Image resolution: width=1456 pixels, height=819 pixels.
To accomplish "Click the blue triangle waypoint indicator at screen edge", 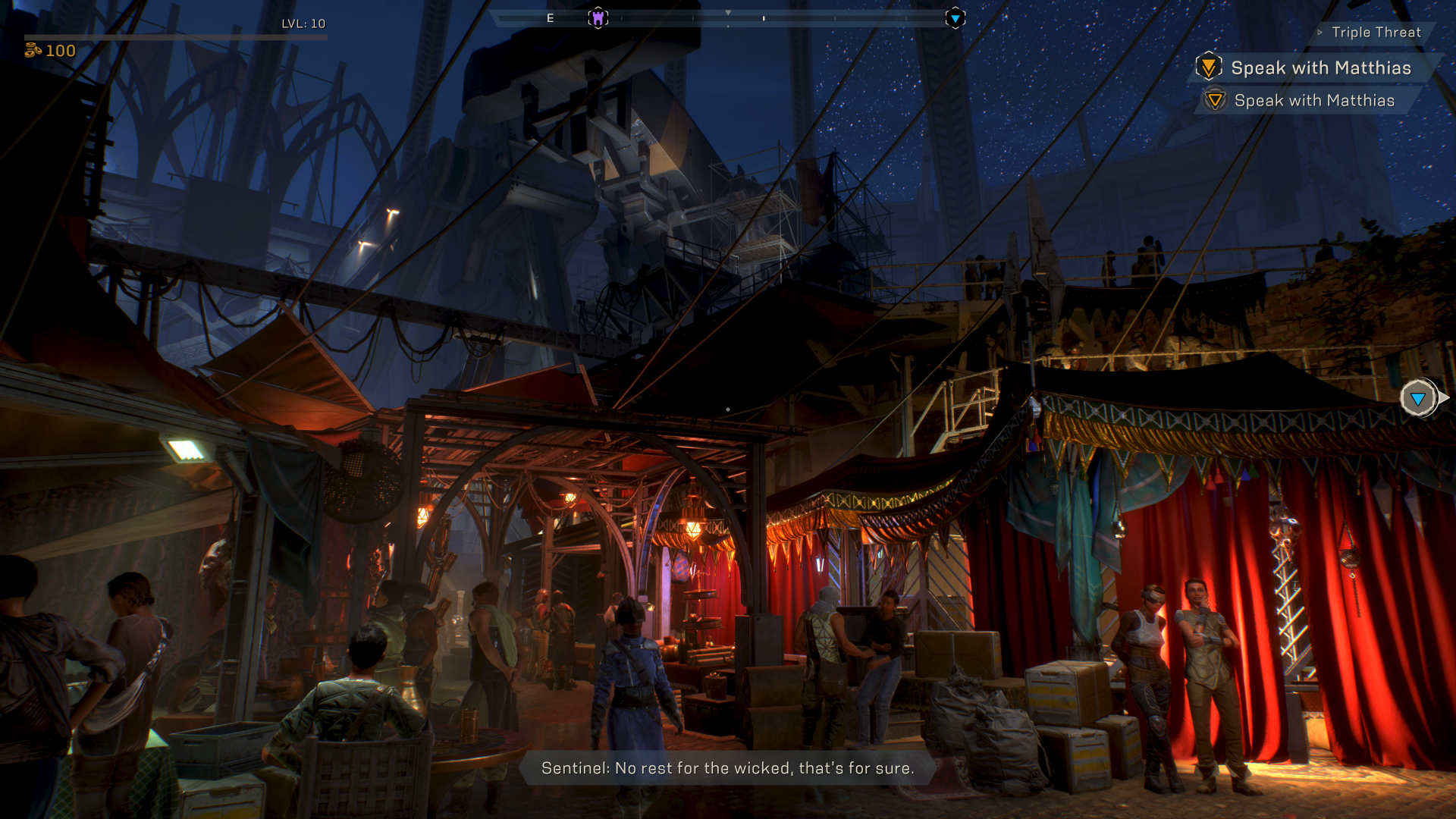I will (x=1418, y=398).
